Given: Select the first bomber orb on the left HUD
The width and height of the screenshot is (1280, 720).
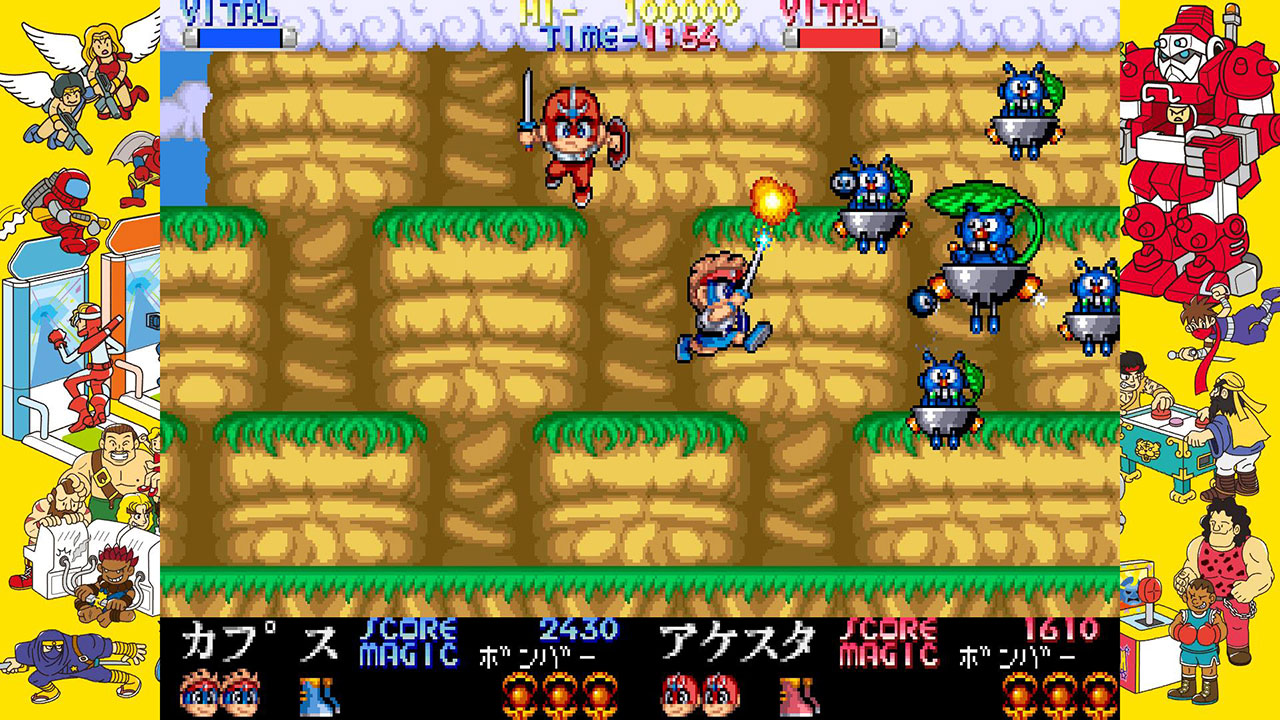Looking at the screenshot, I should point(521,692).
